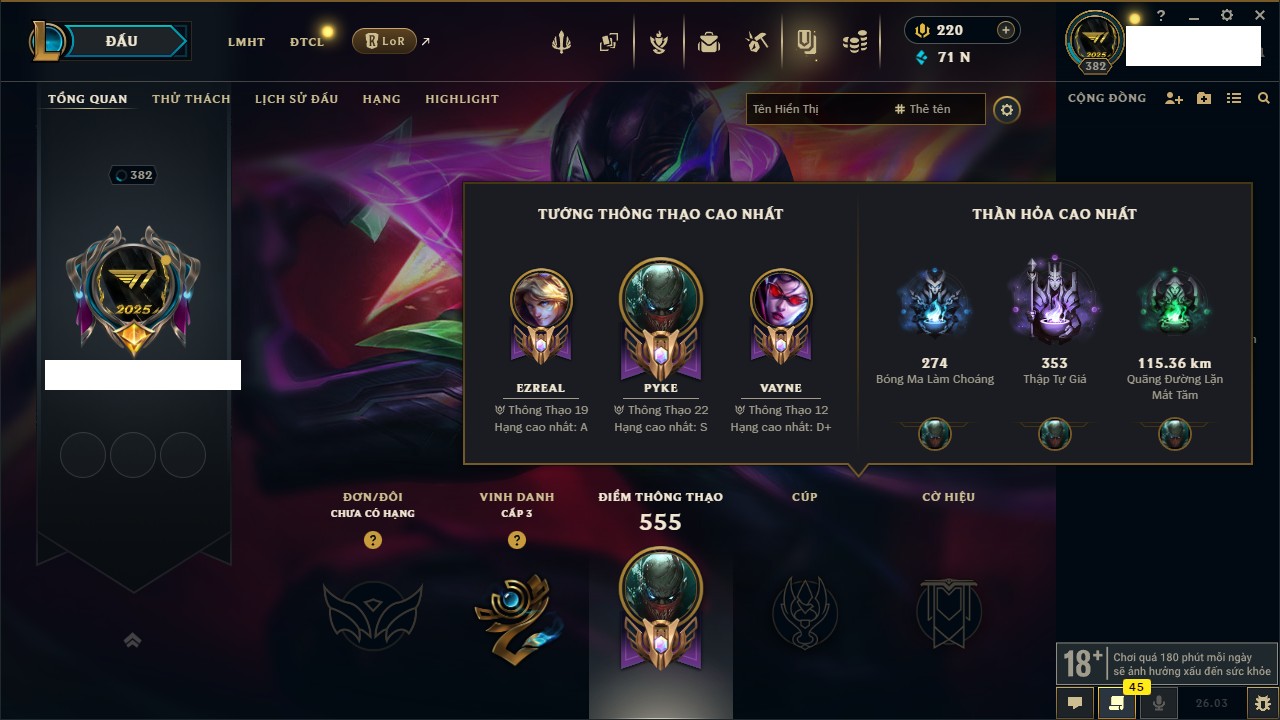This screenshot has width=1280, height=720.
Task: Open the coin stack store icon
Action: coord(854,42)
